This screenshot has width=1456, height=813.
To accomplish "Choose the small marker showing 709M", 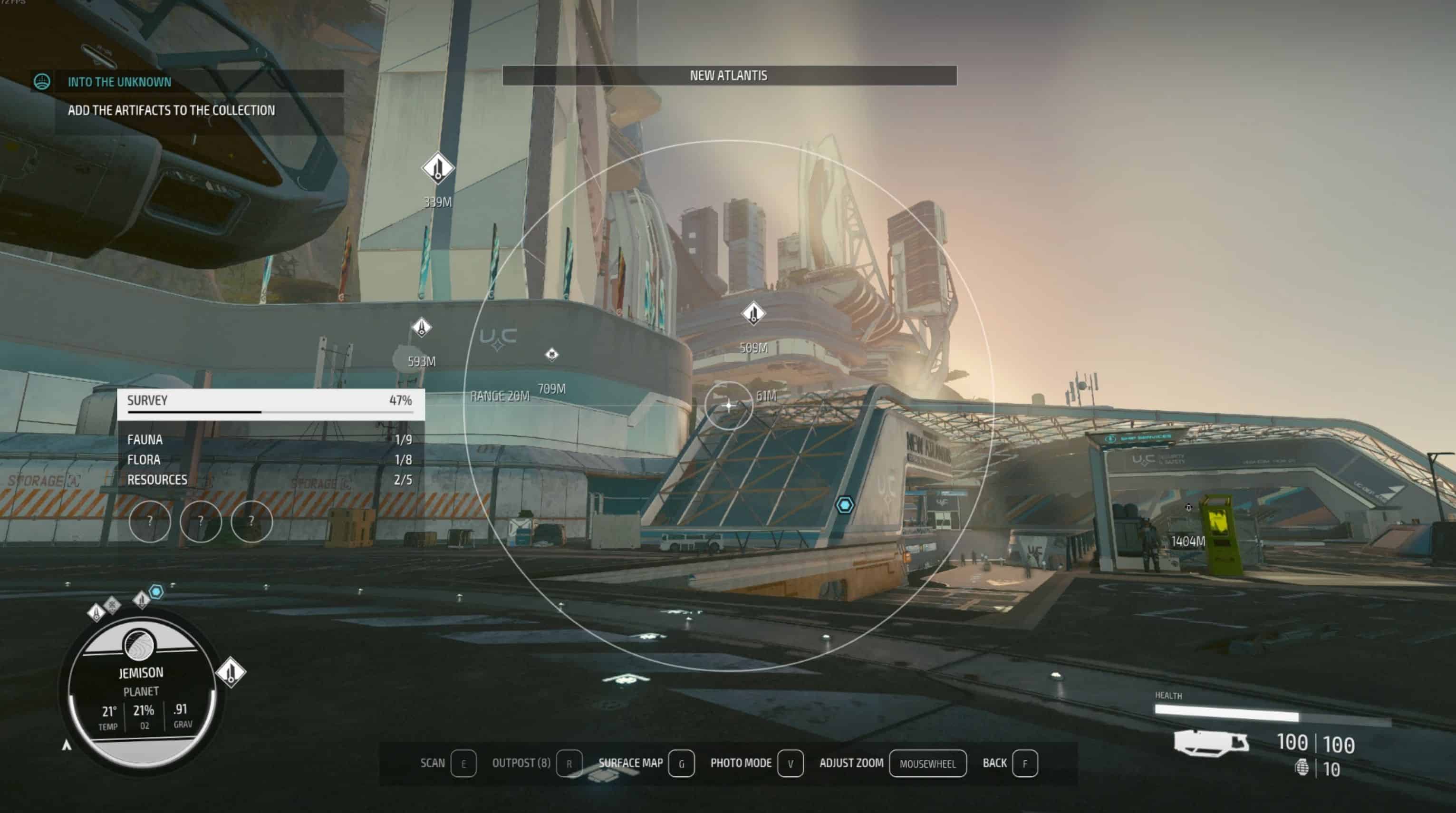I will [x=552, y=355].
